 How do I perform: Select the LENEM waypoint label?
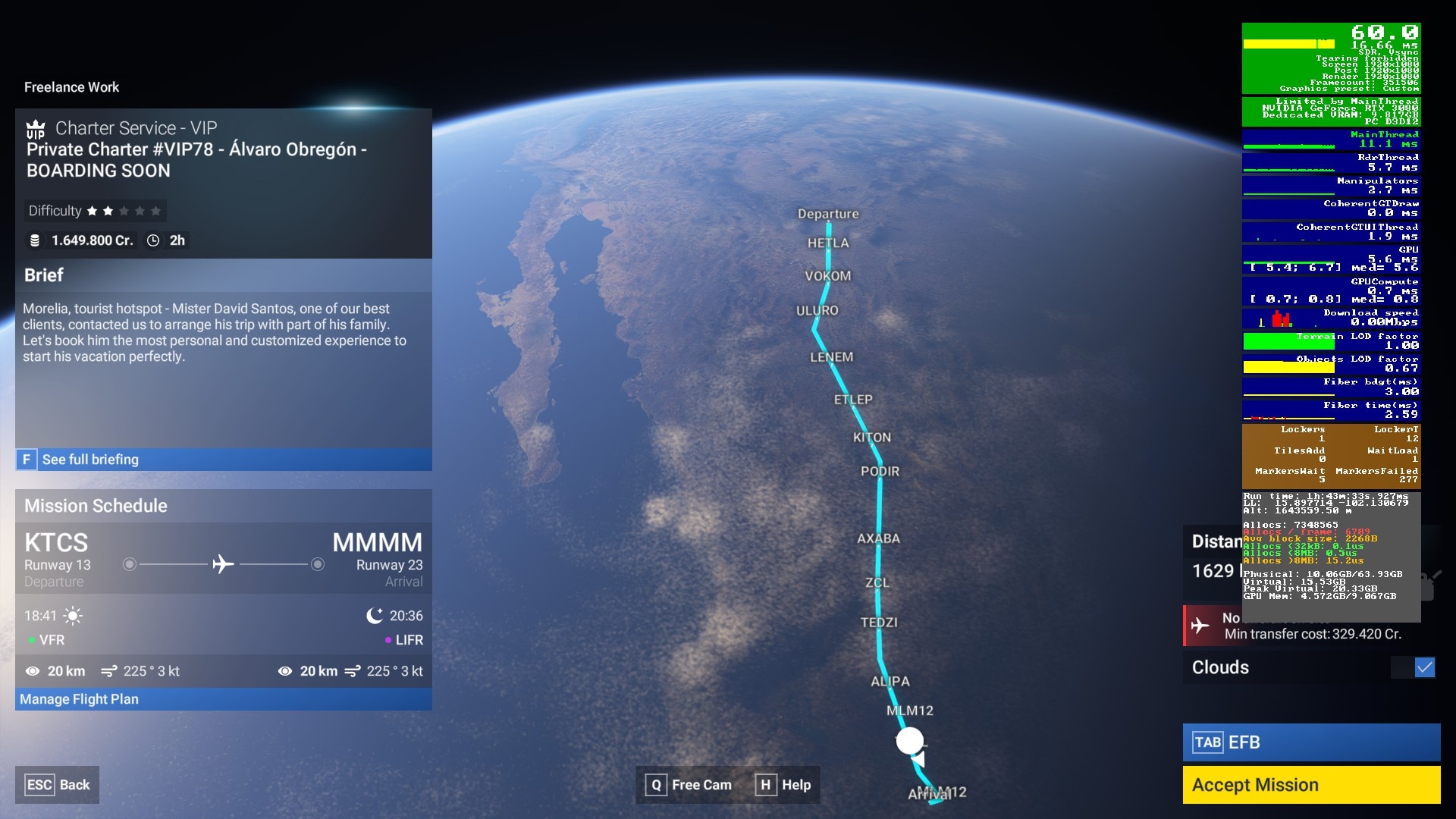click(831, 357)
